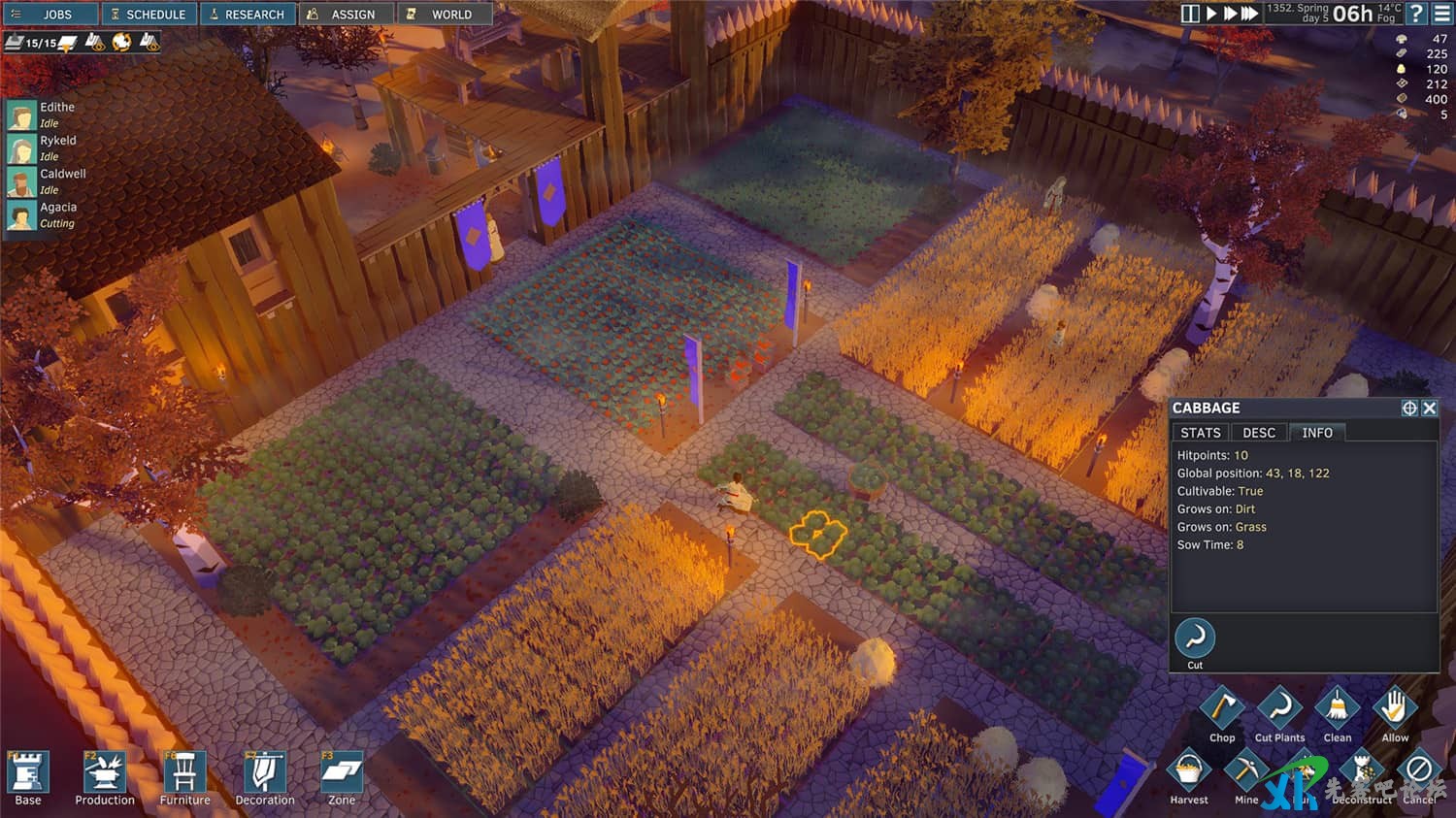The width and height of the screenshot is (1456, 818).
Task: Open the question mark help button
Action: click(1416, 14)
